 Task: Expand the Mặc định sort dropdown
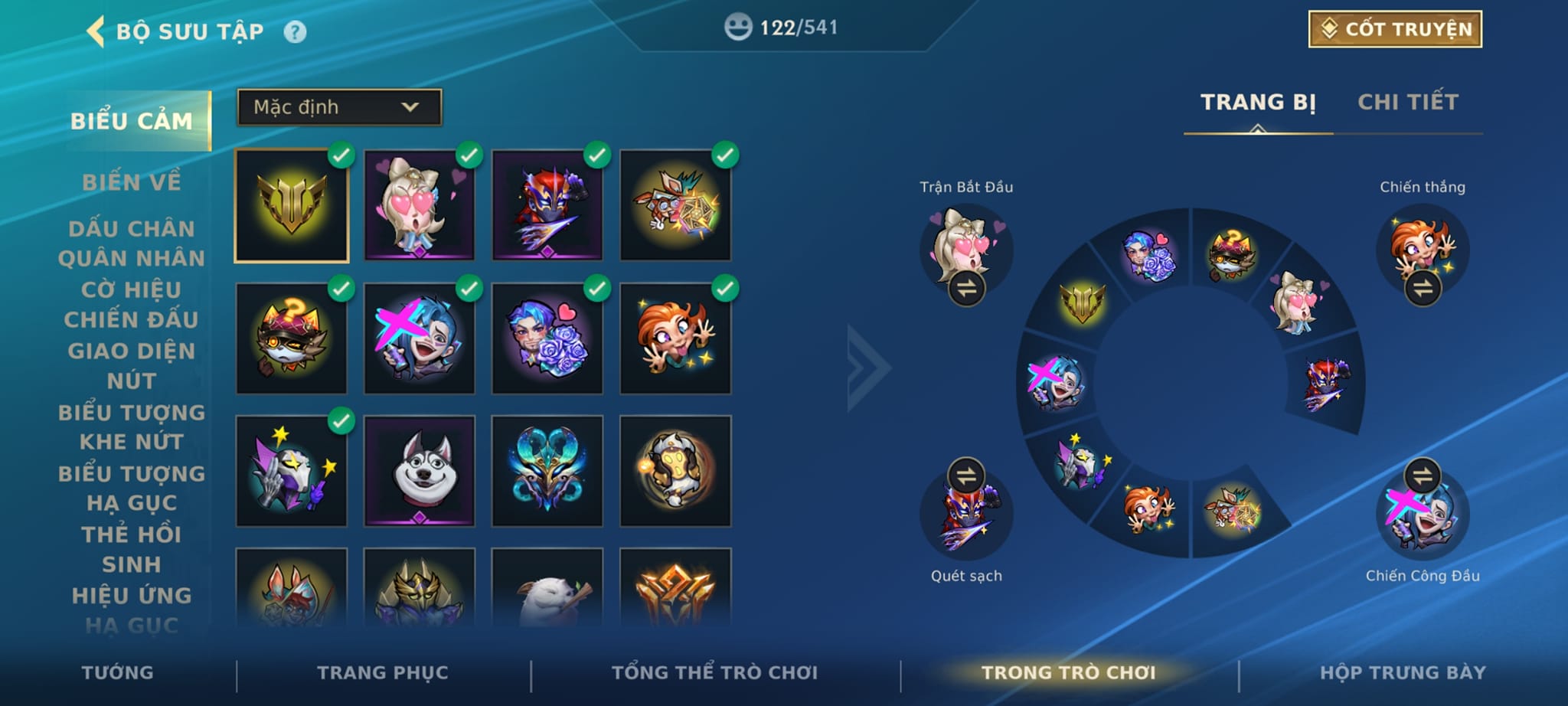click(339, 107)
